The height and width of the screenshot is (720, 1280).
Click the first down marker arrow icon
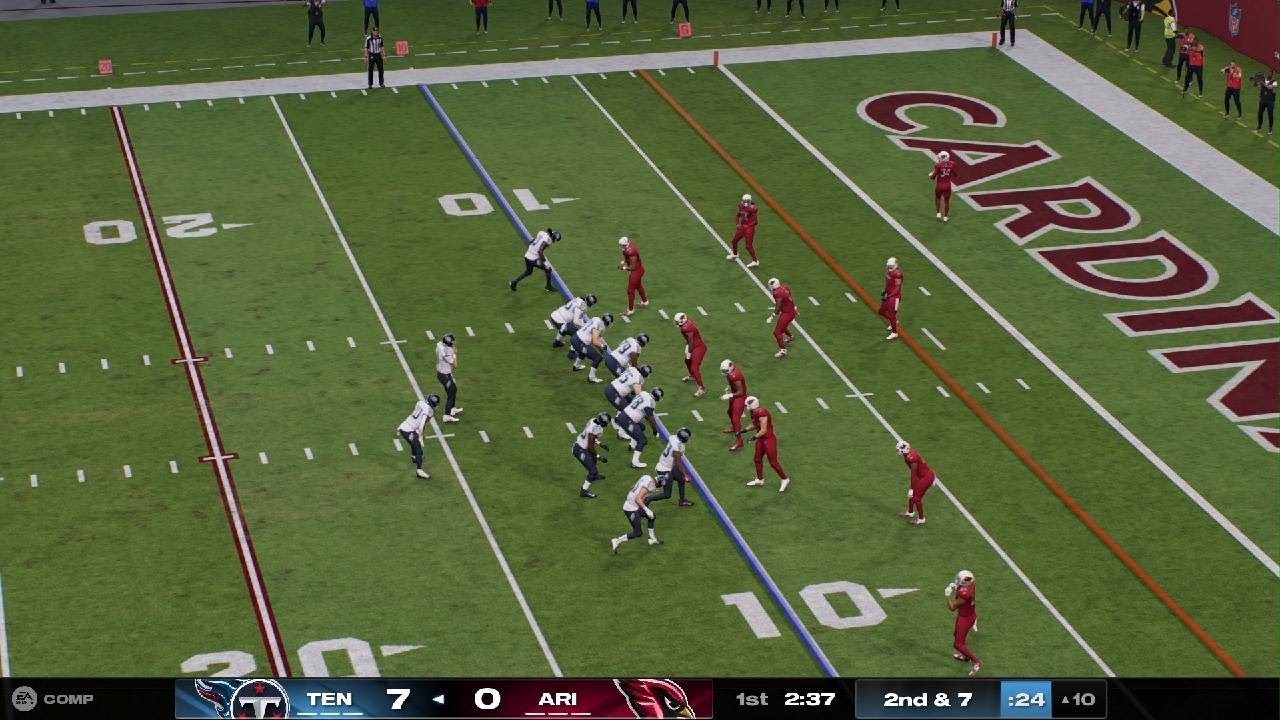pyautogui.click(x=1066, y=701)
